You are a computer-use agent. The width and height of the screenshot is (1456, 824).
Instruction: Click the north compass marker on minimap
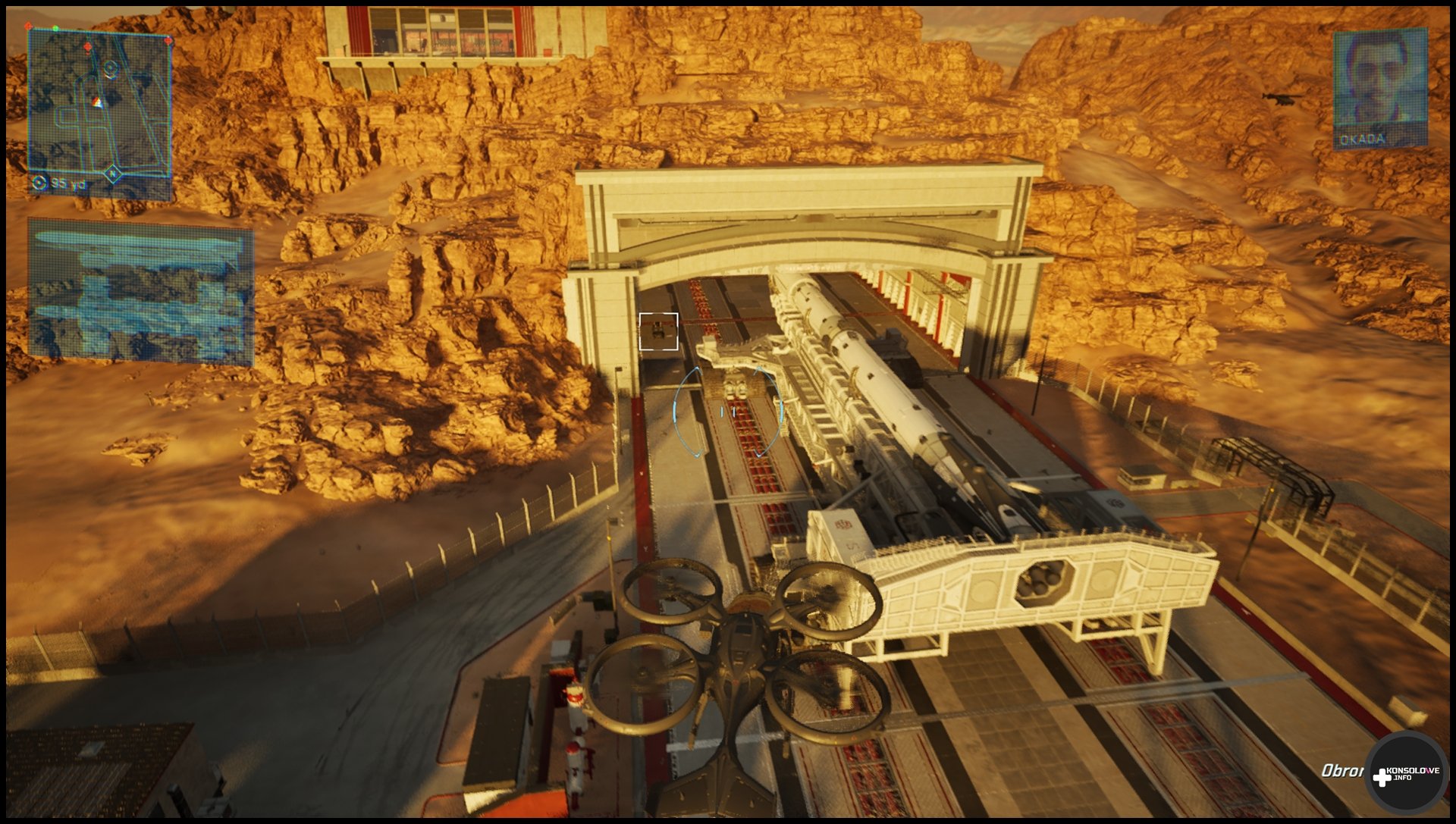112,174
